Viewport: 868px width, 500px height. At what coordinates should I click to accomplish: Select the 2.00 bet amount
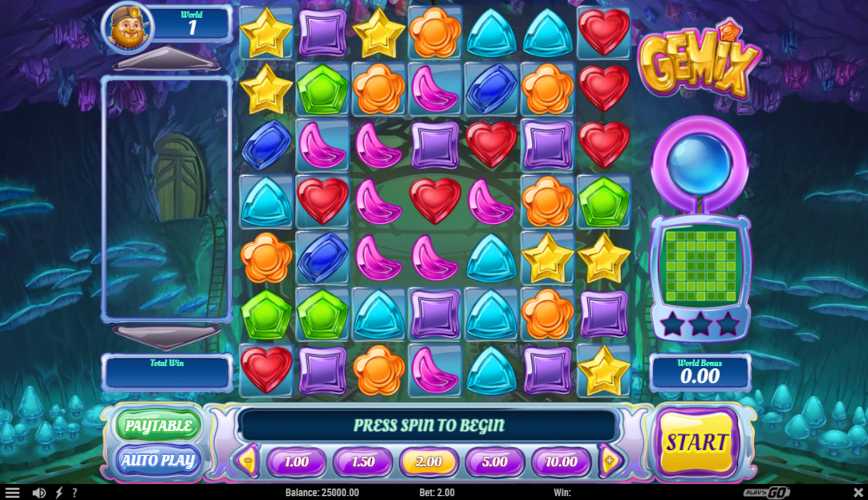tap(428, 461)
